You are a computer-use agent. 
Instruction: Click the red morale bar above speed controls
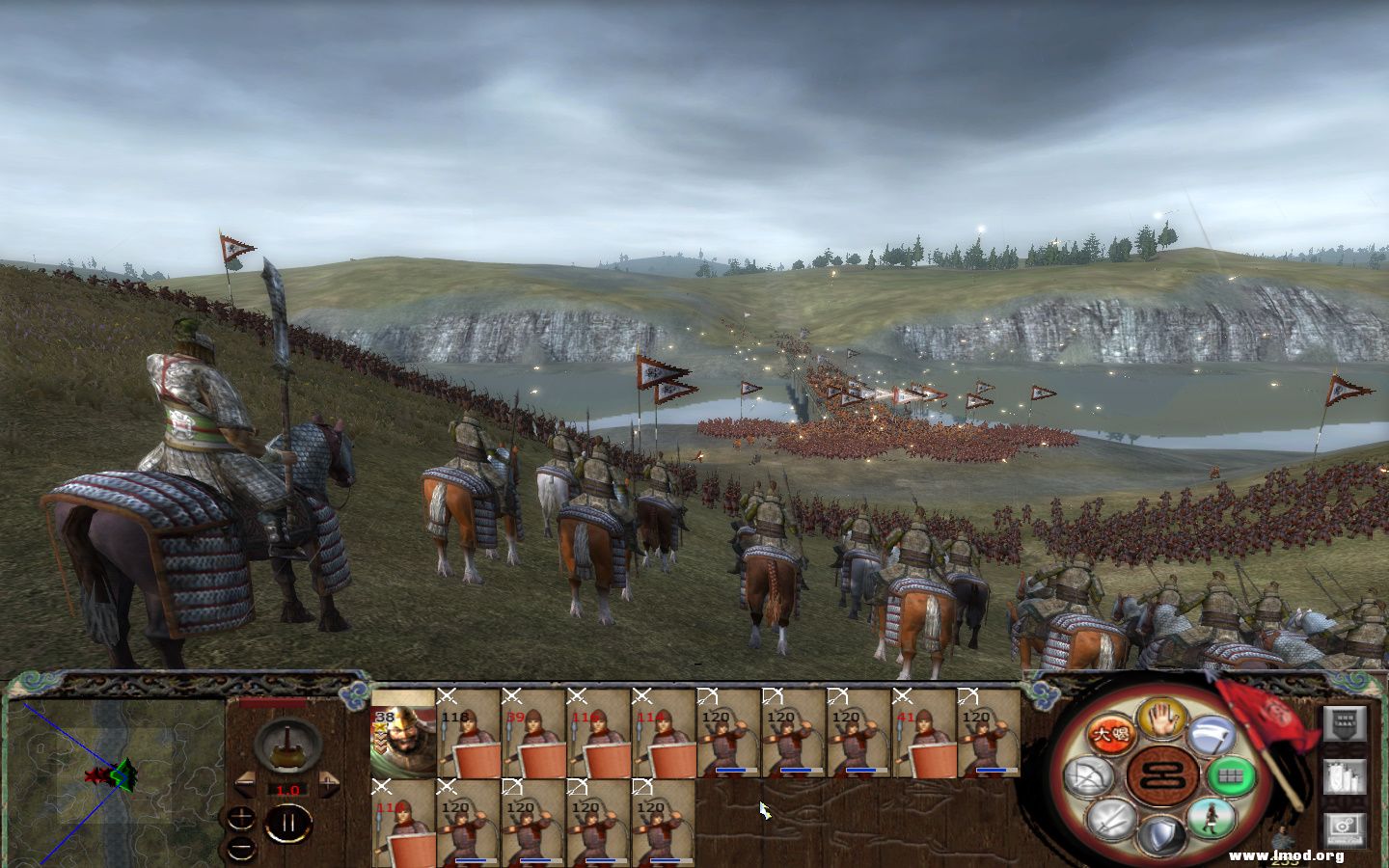[273, 702]
